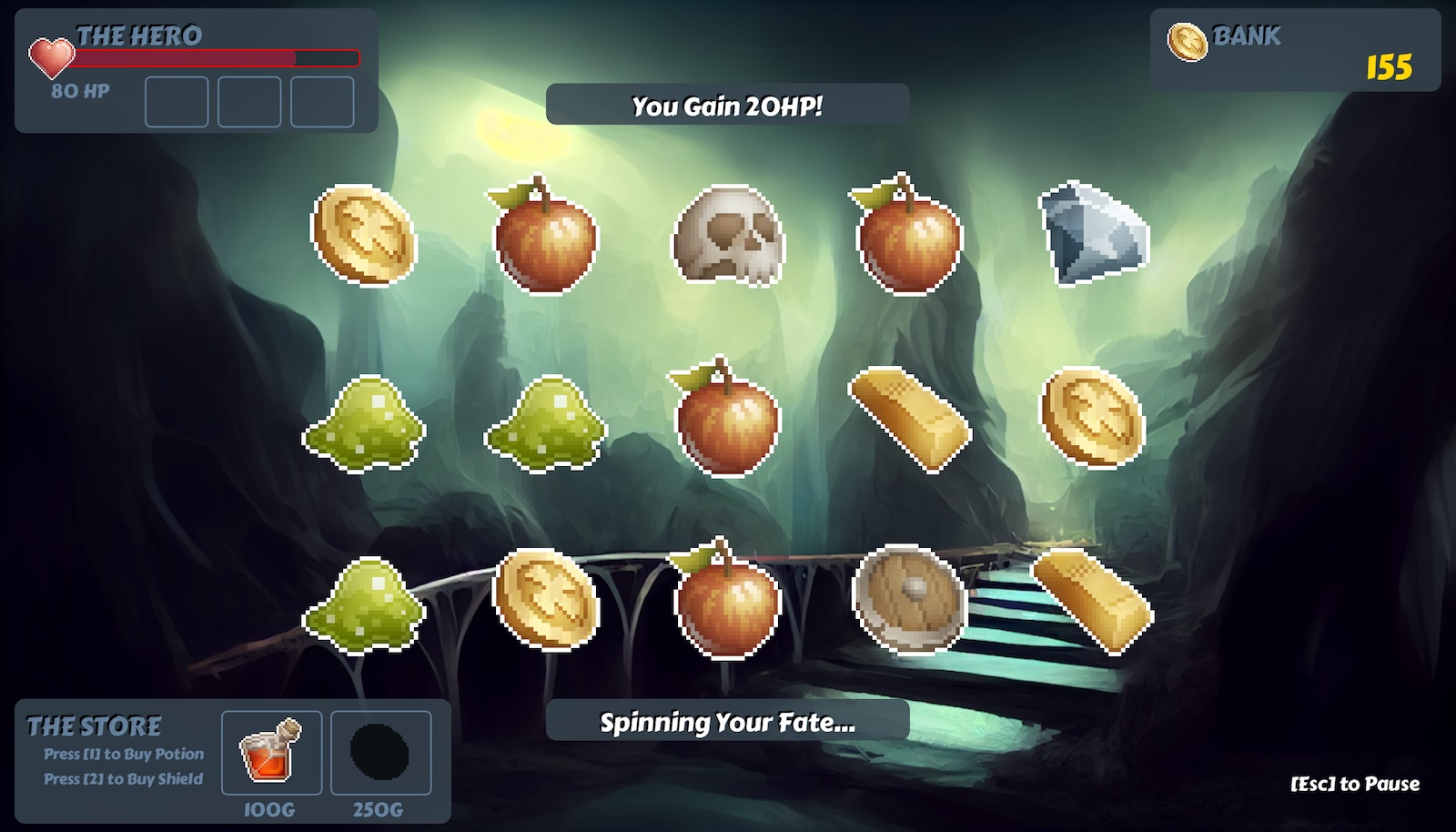Select the 250G shield store slot
The image size is (1456, 832).
[380, 753]
